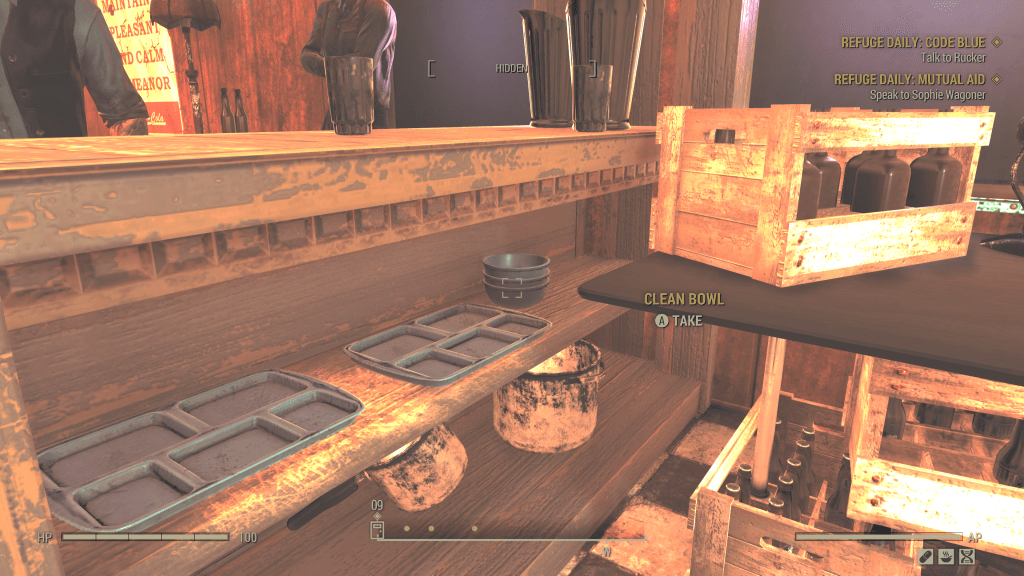The image size is (1024, 576).
Task: Select the Clean Bowl item prompt label
Action: tap(683, 299)
